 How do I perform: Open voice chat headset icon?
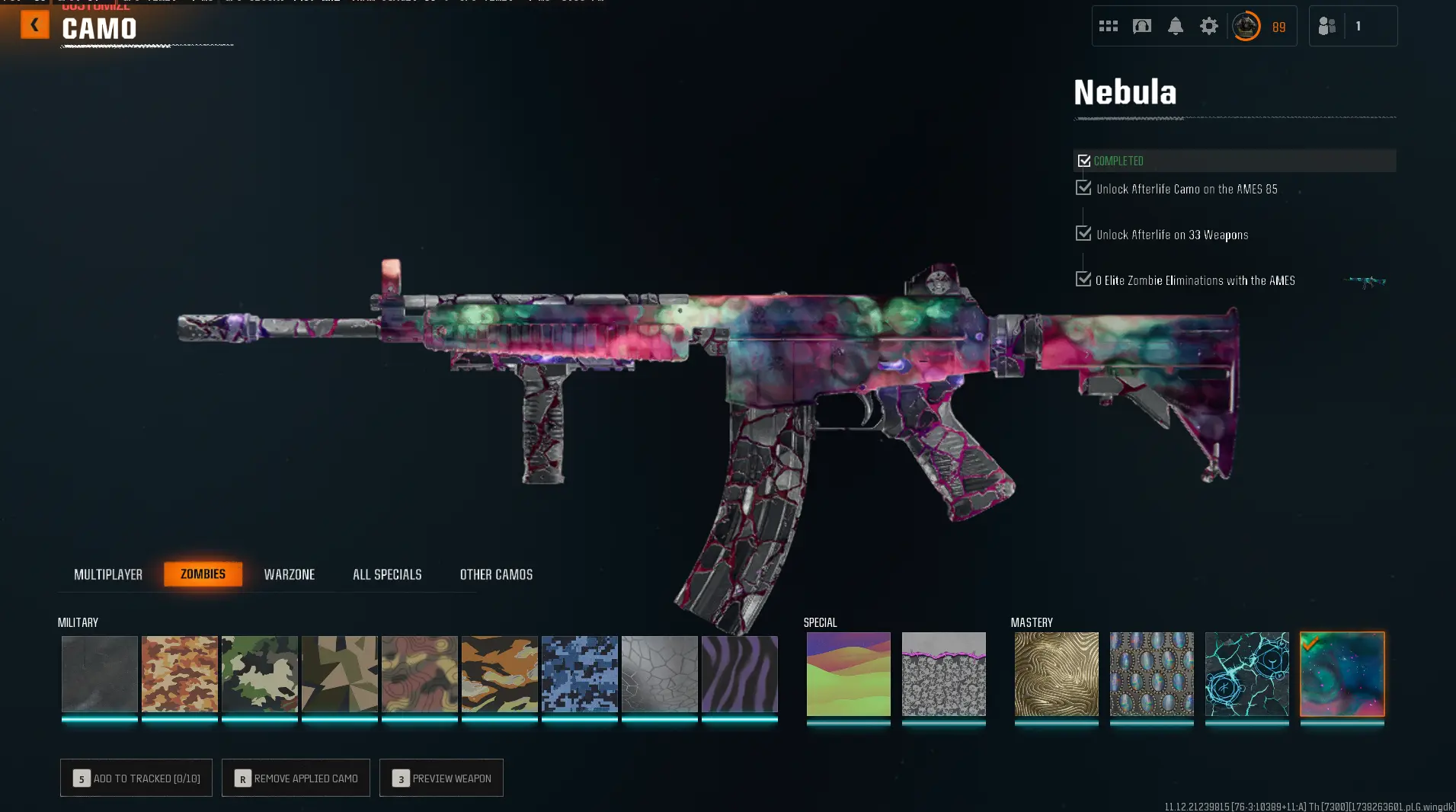pos(1141,25)
